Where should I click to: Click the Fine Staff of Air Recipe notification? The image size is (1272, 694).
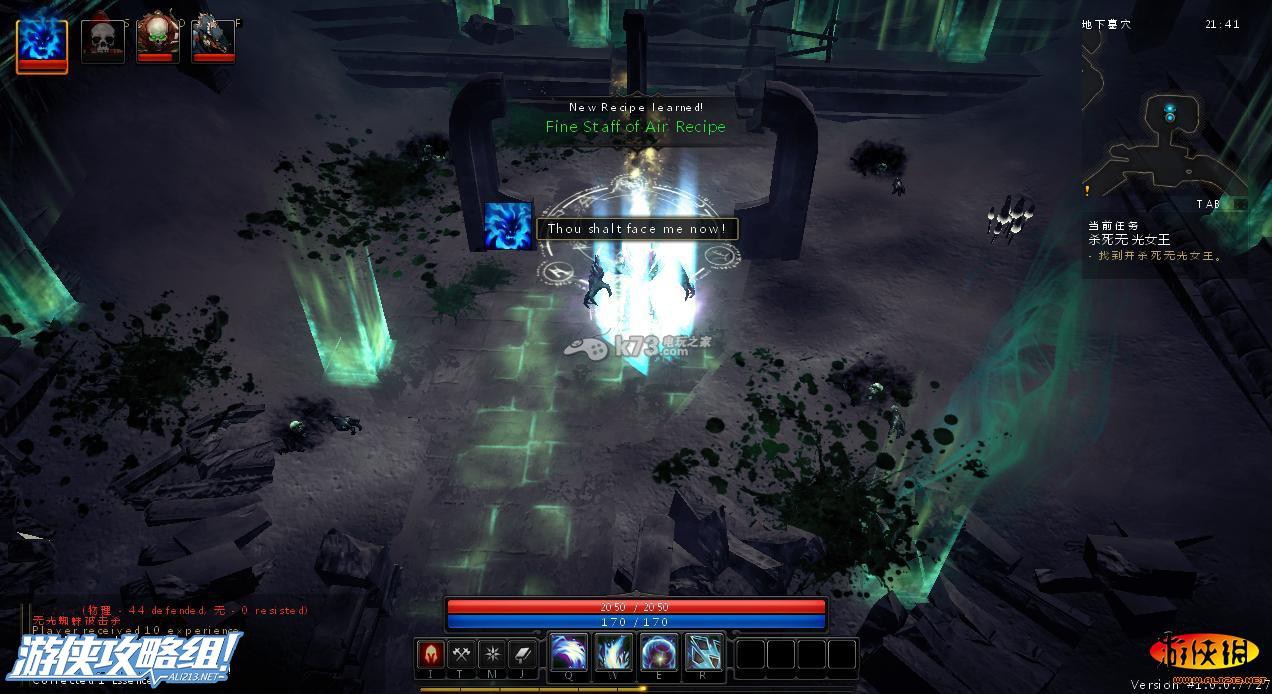[635, 127]
